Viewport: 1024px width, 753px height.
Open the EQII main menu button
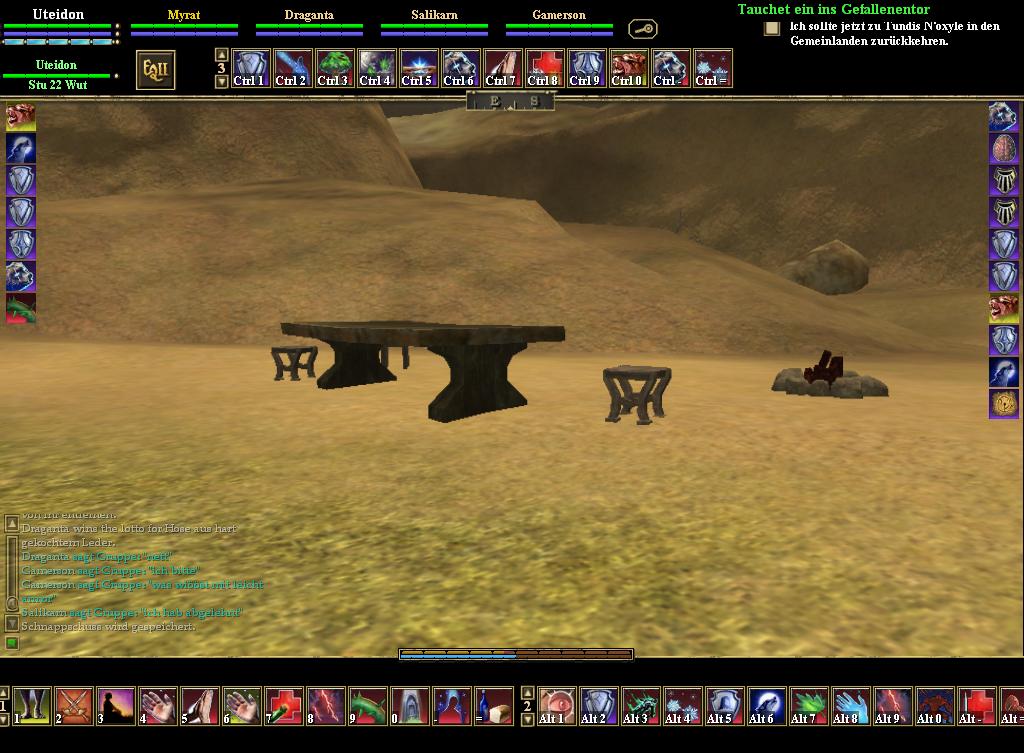pyautogui.click(x=156, y=70)
